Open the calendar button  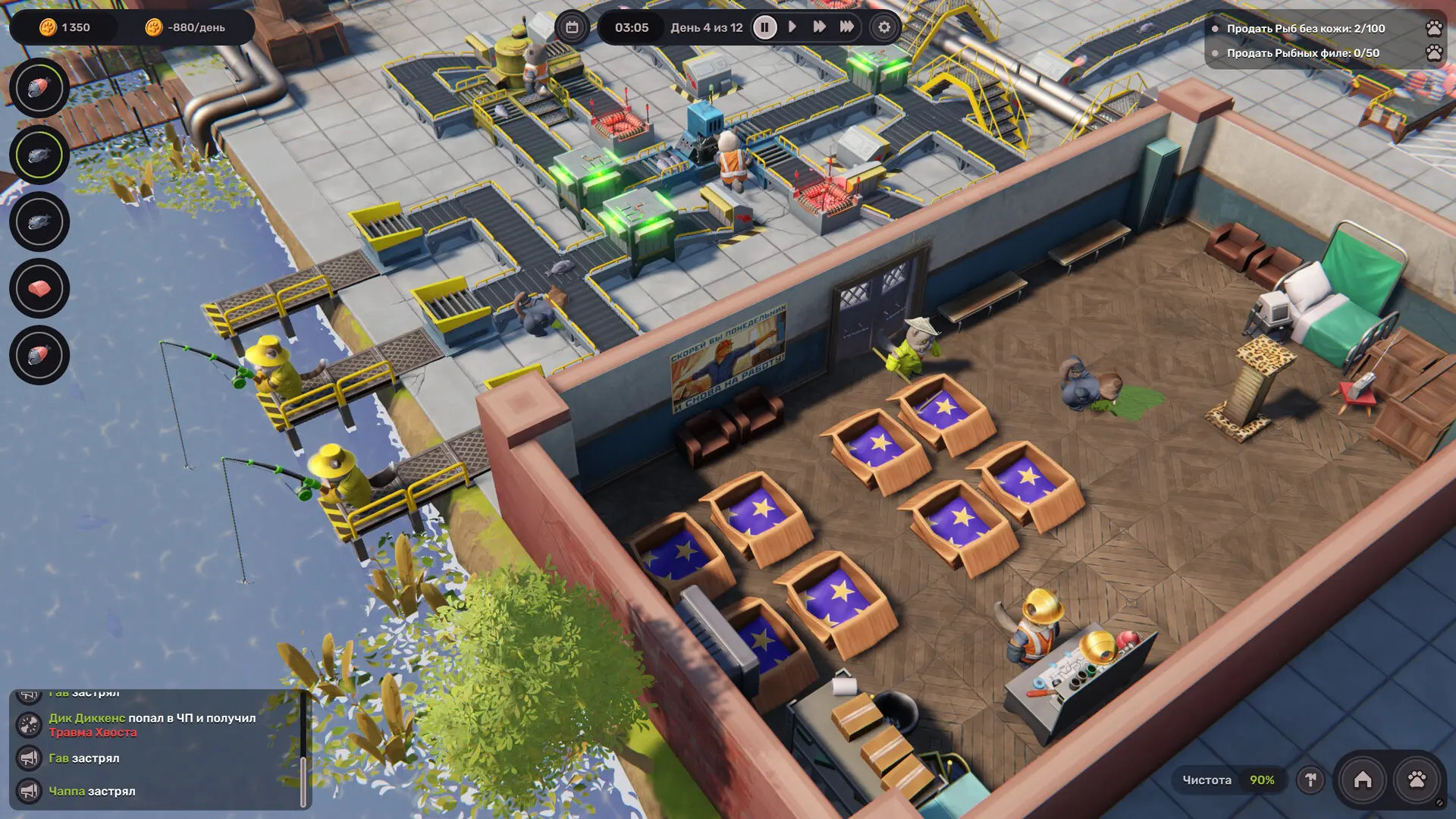pos(572,28)
